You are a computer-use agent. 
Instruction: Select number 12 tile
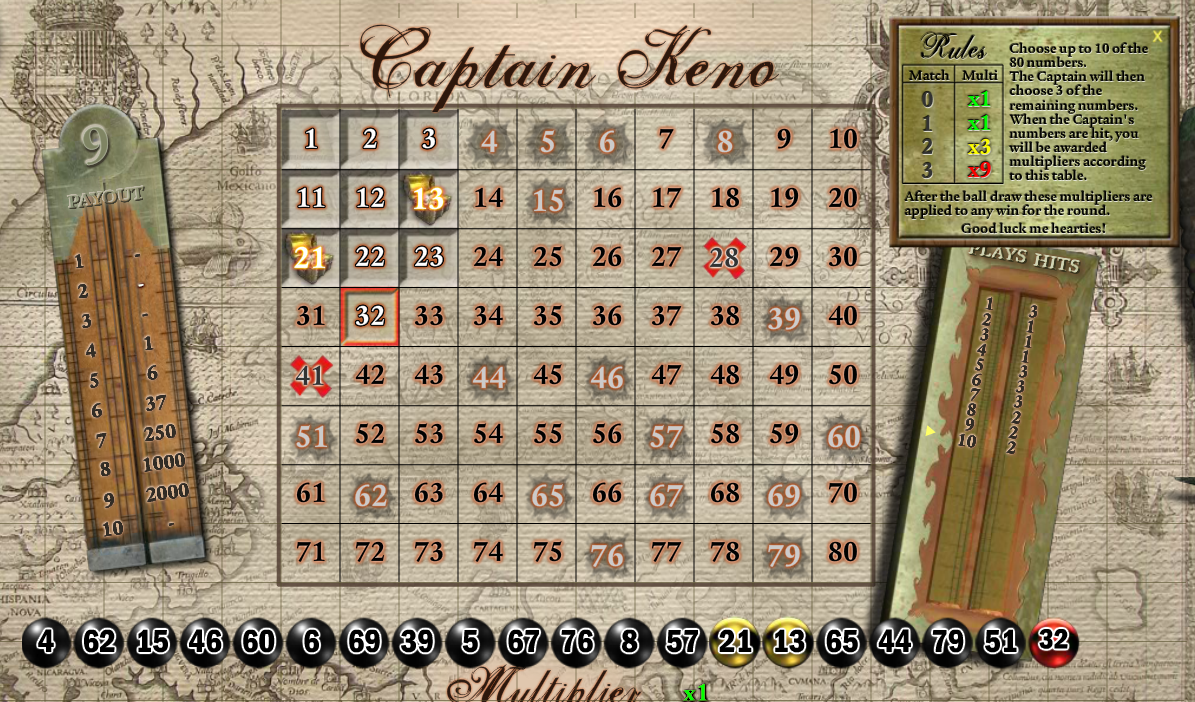pyautogui.click(x=370, y=198)
